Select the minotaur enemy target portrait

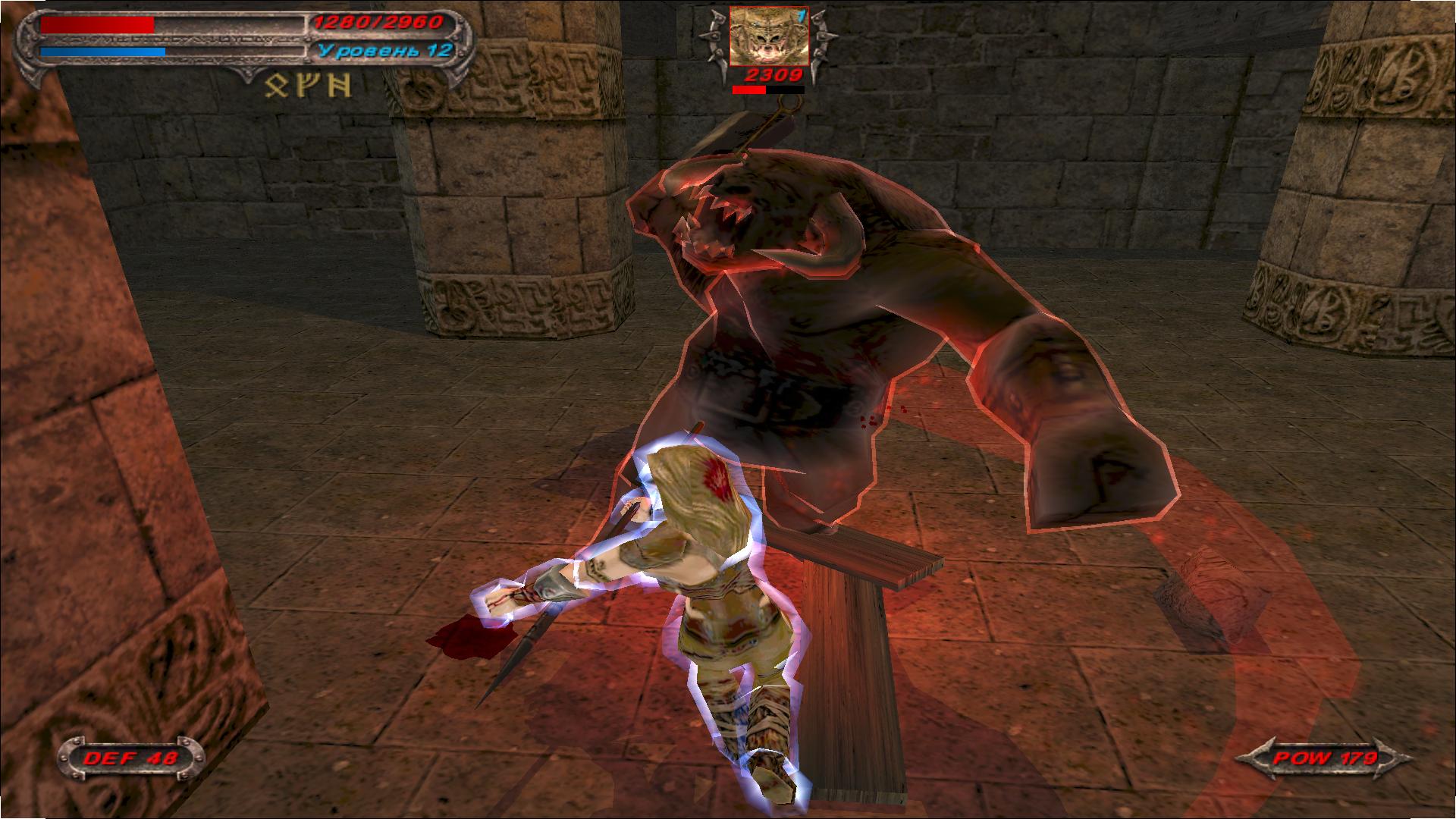pyautogui.click(x=768, y=36)
